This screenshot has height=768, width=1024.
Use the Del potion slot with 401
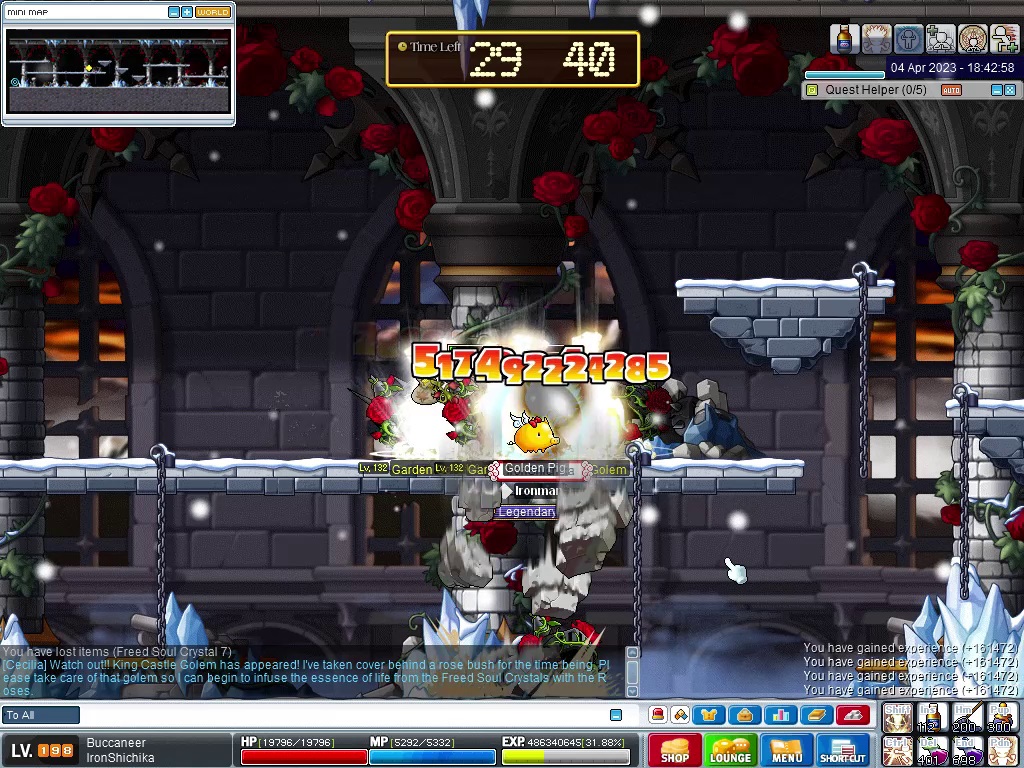(x=931, y=750)
